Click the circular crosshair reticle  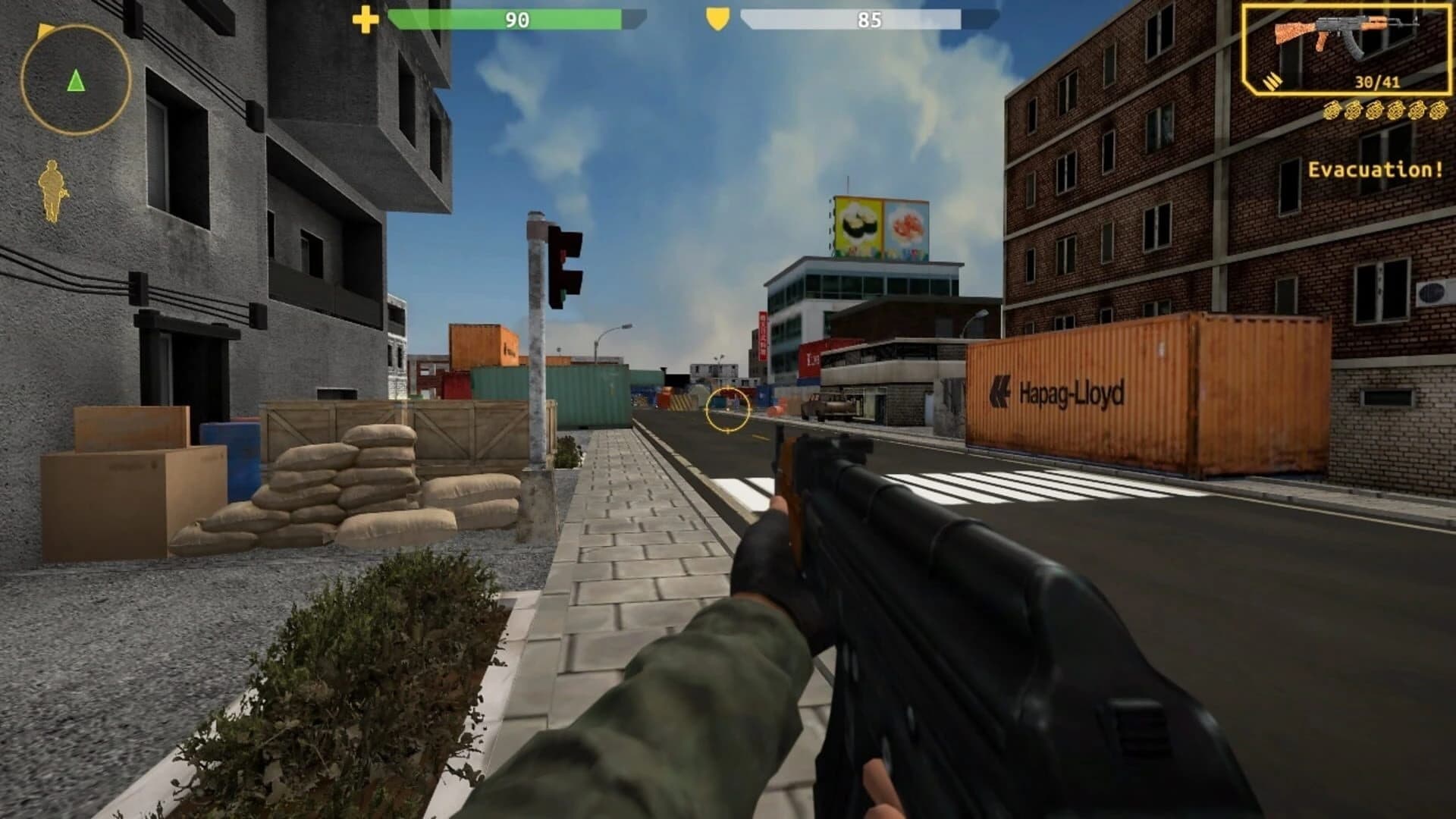pos(729,410)
